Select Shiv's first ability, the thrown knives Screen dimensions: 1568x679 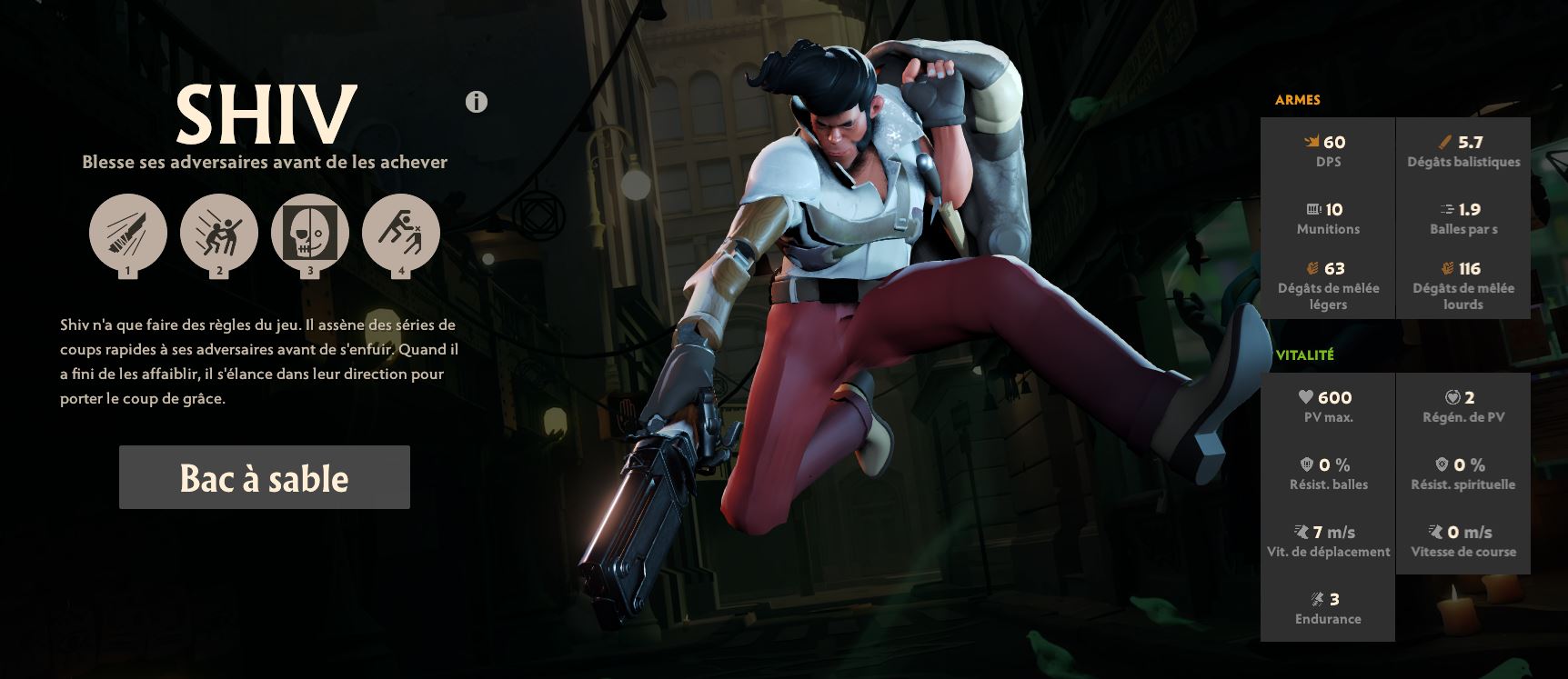pos(128,233)
